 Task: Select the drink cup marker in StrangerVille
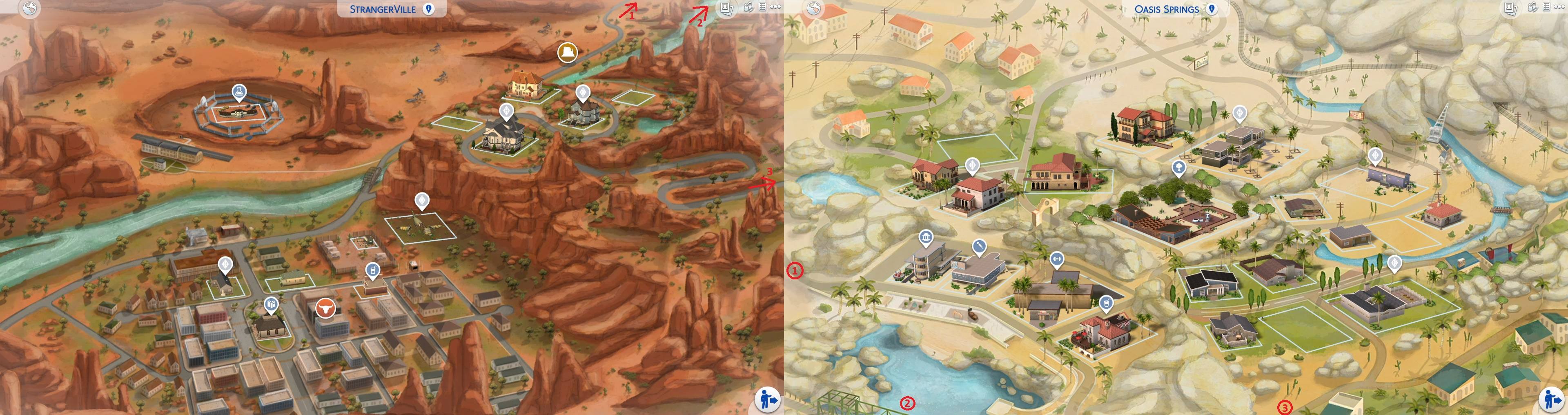371,270
